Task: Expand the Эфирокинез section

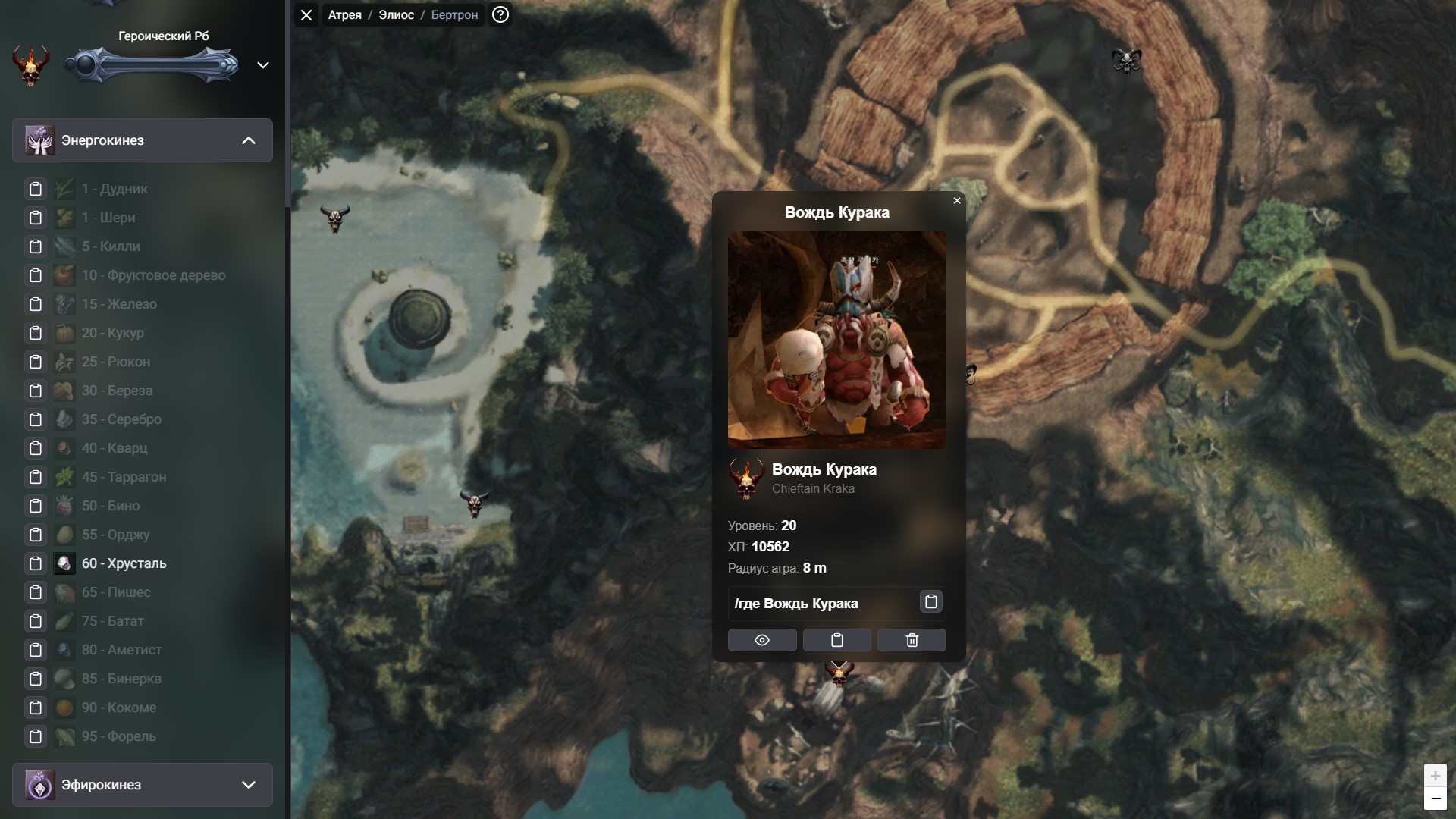Action: [248, 785]
